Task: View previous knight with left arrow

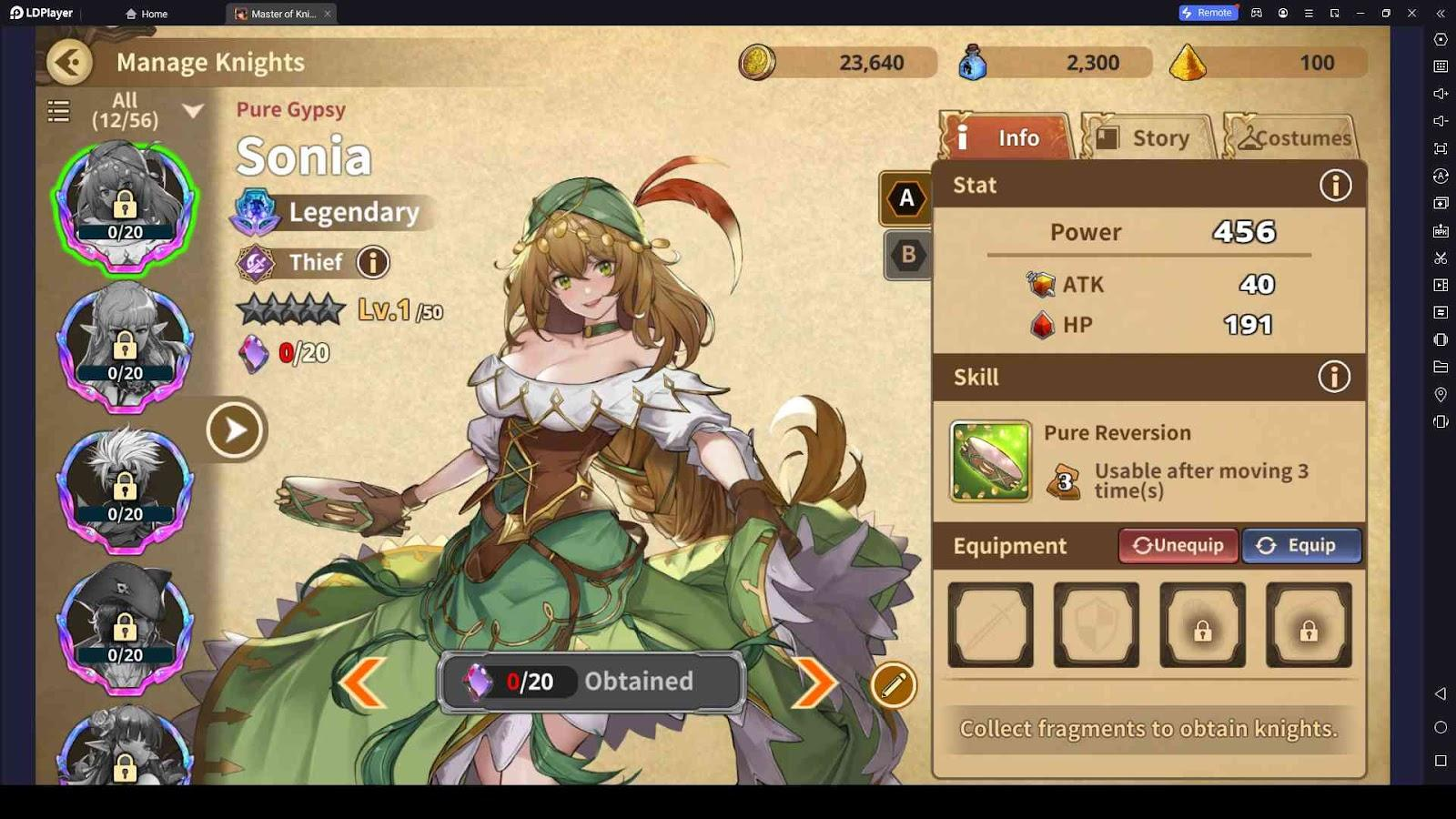Action: 362,682
